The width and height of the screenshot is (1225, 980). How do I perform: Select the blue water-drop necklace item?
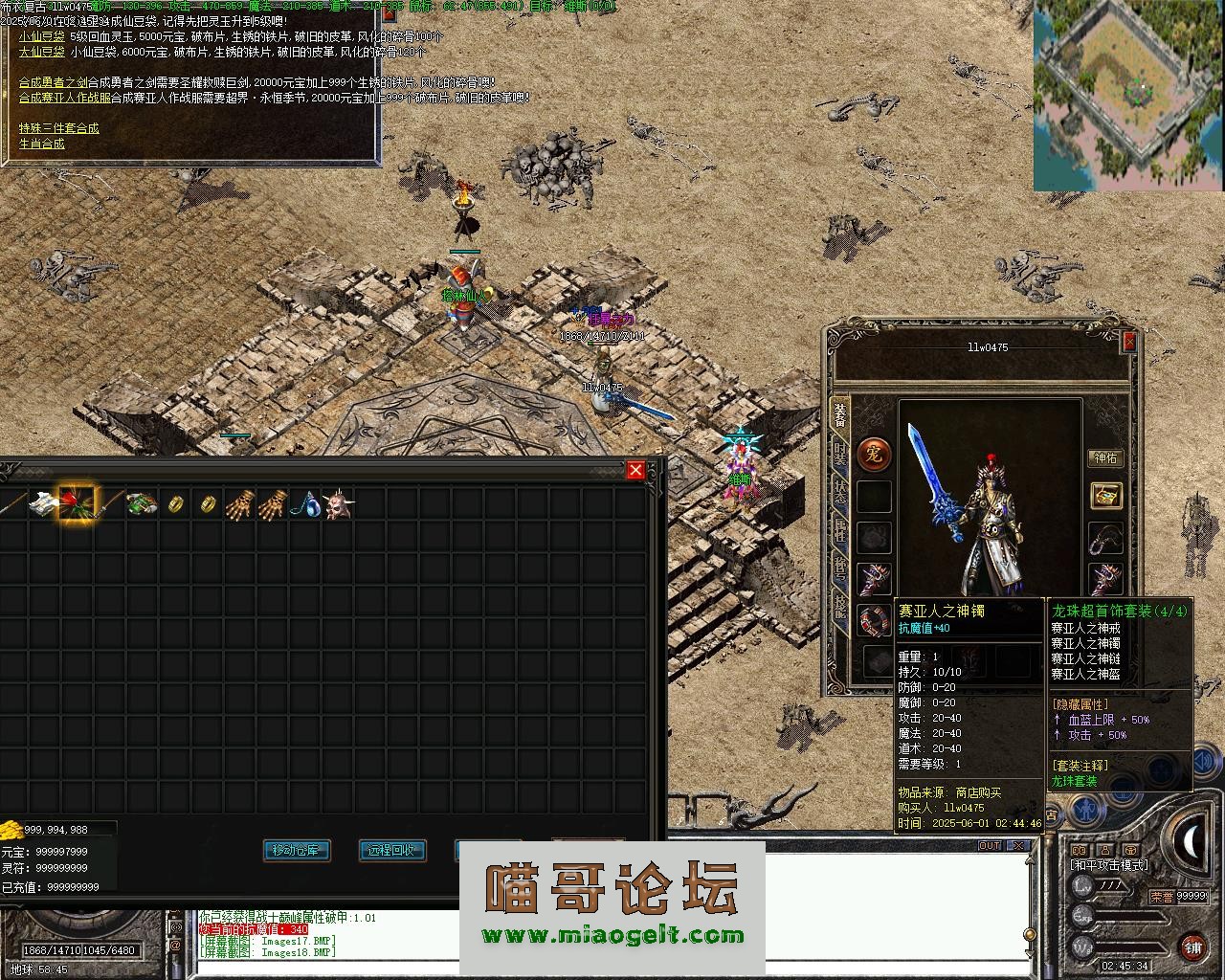click(305, 504)
